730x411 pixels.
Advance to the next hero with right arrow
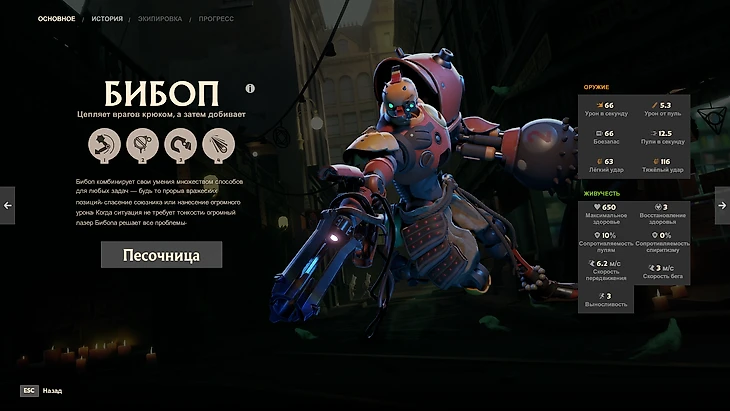click(722, 205)
